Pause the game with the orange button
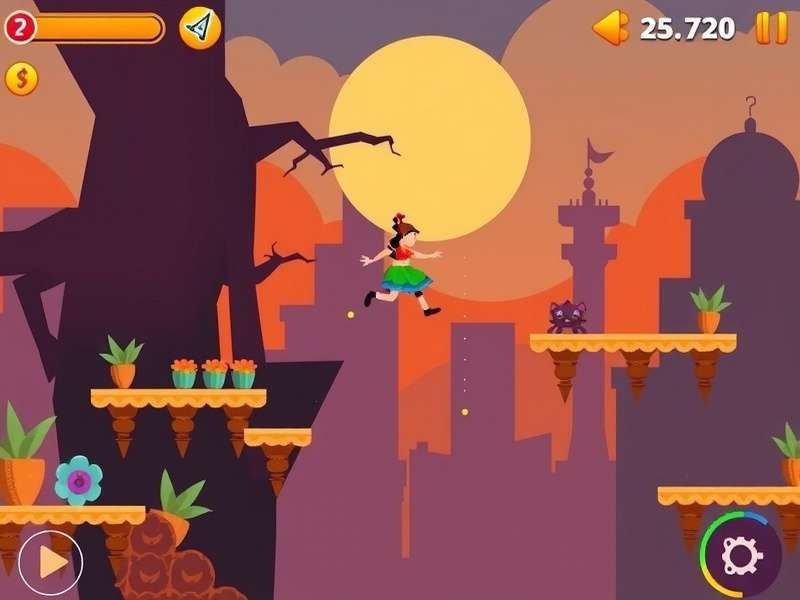 click(x=771, y=28)
